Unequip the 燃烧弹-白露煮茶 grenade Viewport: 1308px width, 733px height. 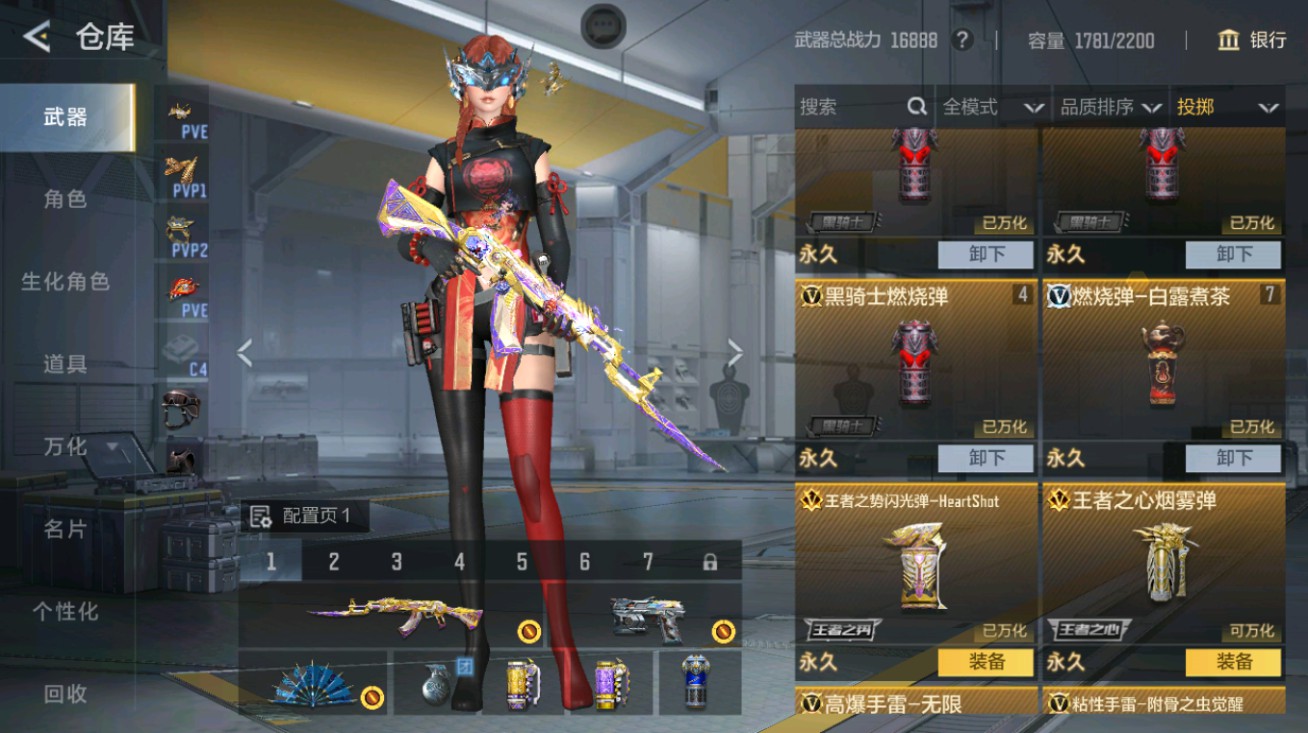tap(1233, 458)
